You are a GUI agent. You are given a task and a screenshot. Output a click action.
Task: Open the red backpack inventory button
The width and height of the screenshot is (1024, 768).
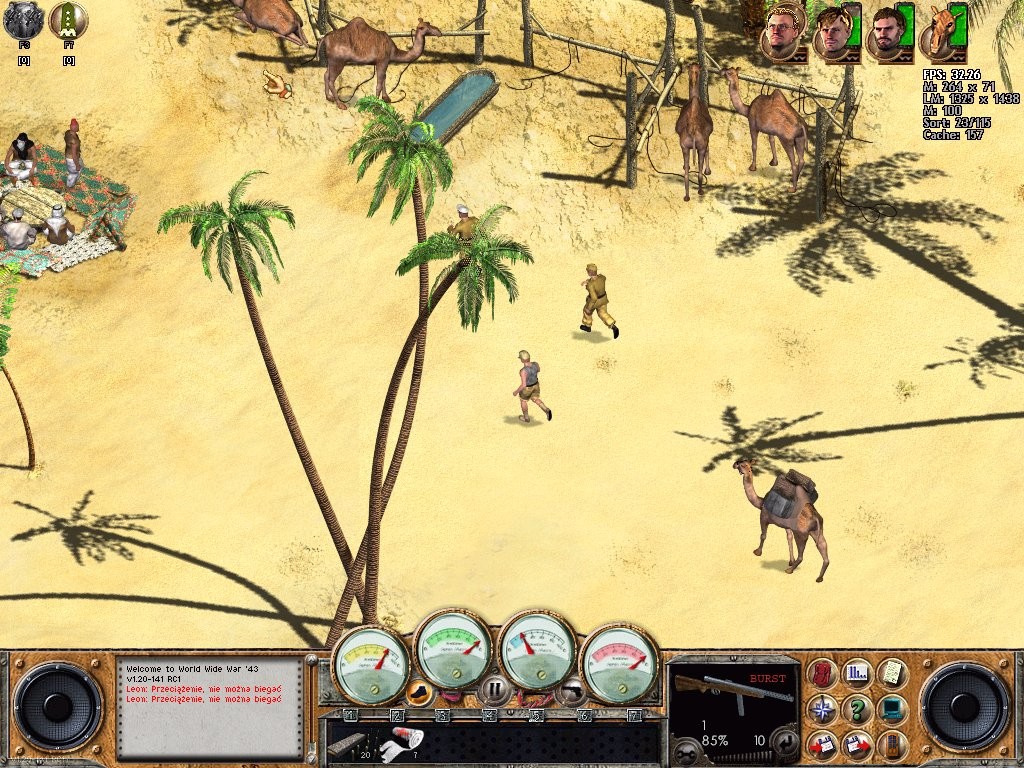821,674
